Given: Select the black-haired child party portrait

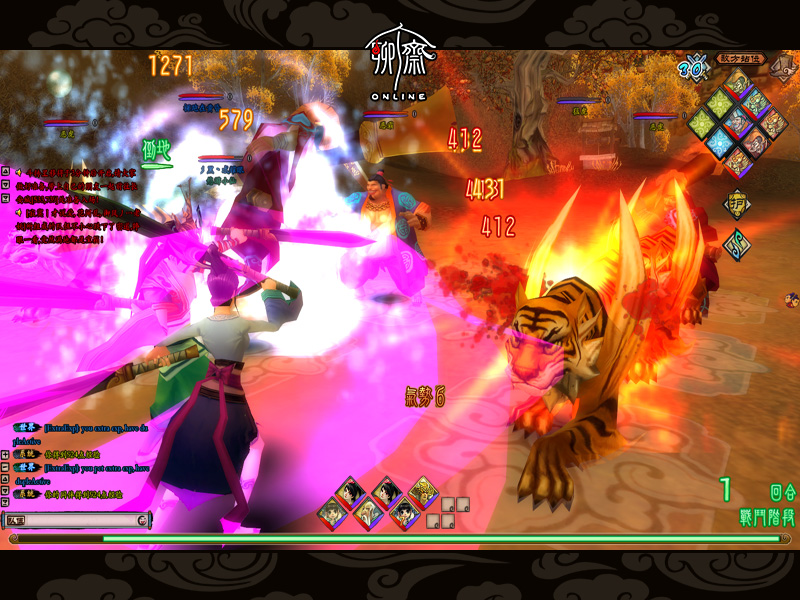Looking at the screenshot, I should [402, 513].
